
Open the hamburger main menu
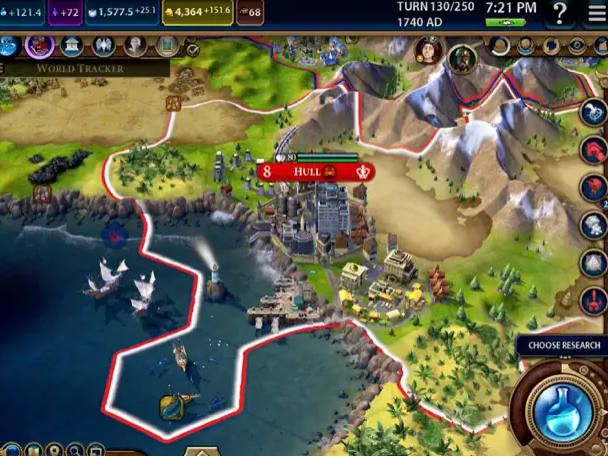point(596,13)
